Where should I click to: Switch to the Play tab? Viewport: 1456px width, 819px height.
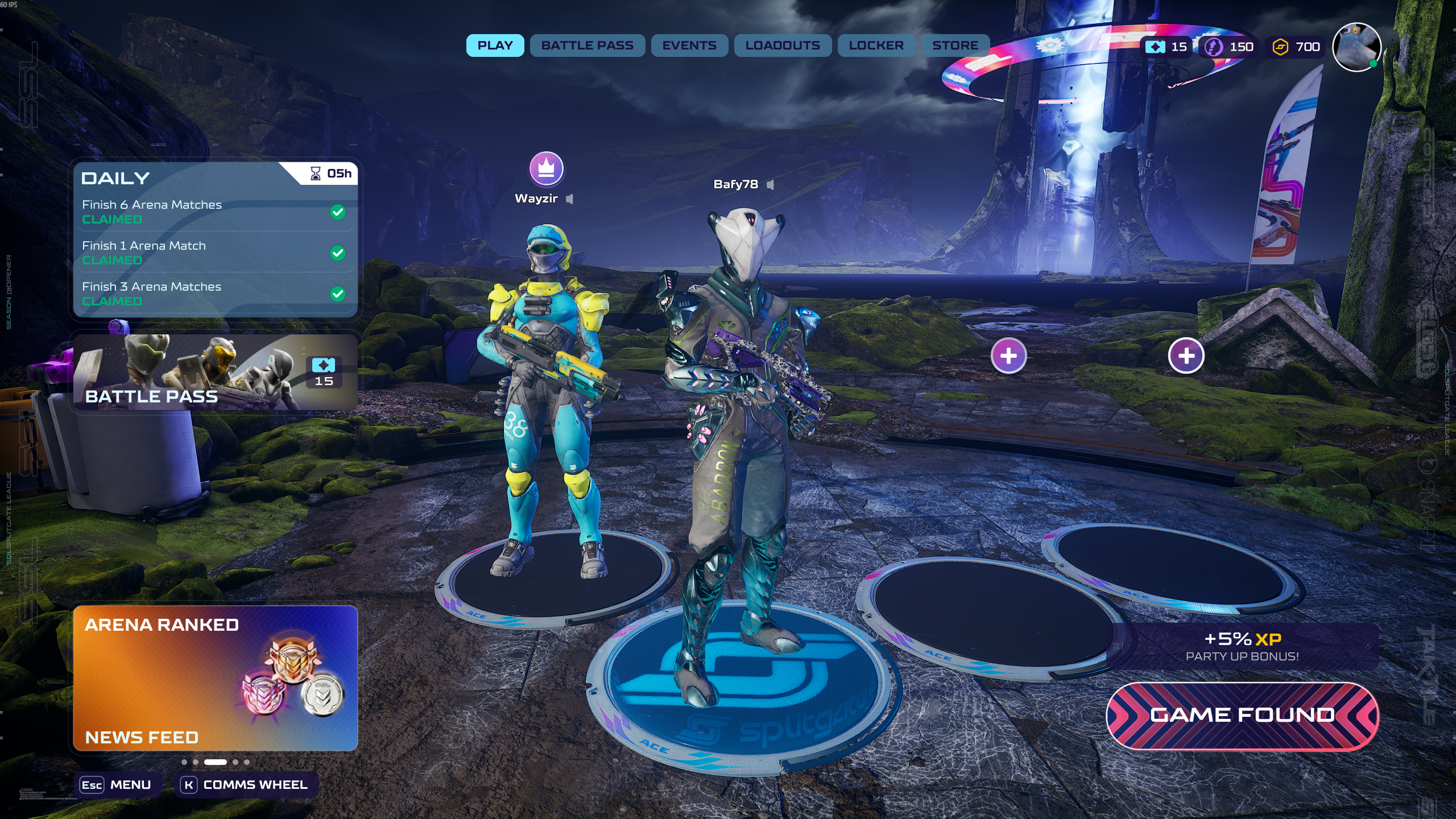tap(495, 45)
